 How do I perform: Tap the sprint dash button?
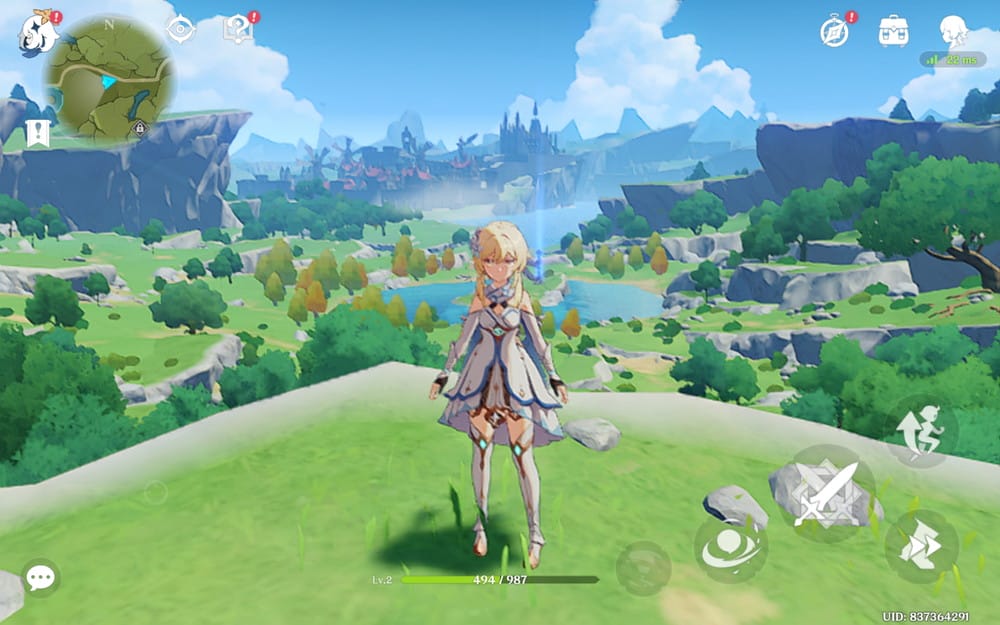(x=921, y=546)
